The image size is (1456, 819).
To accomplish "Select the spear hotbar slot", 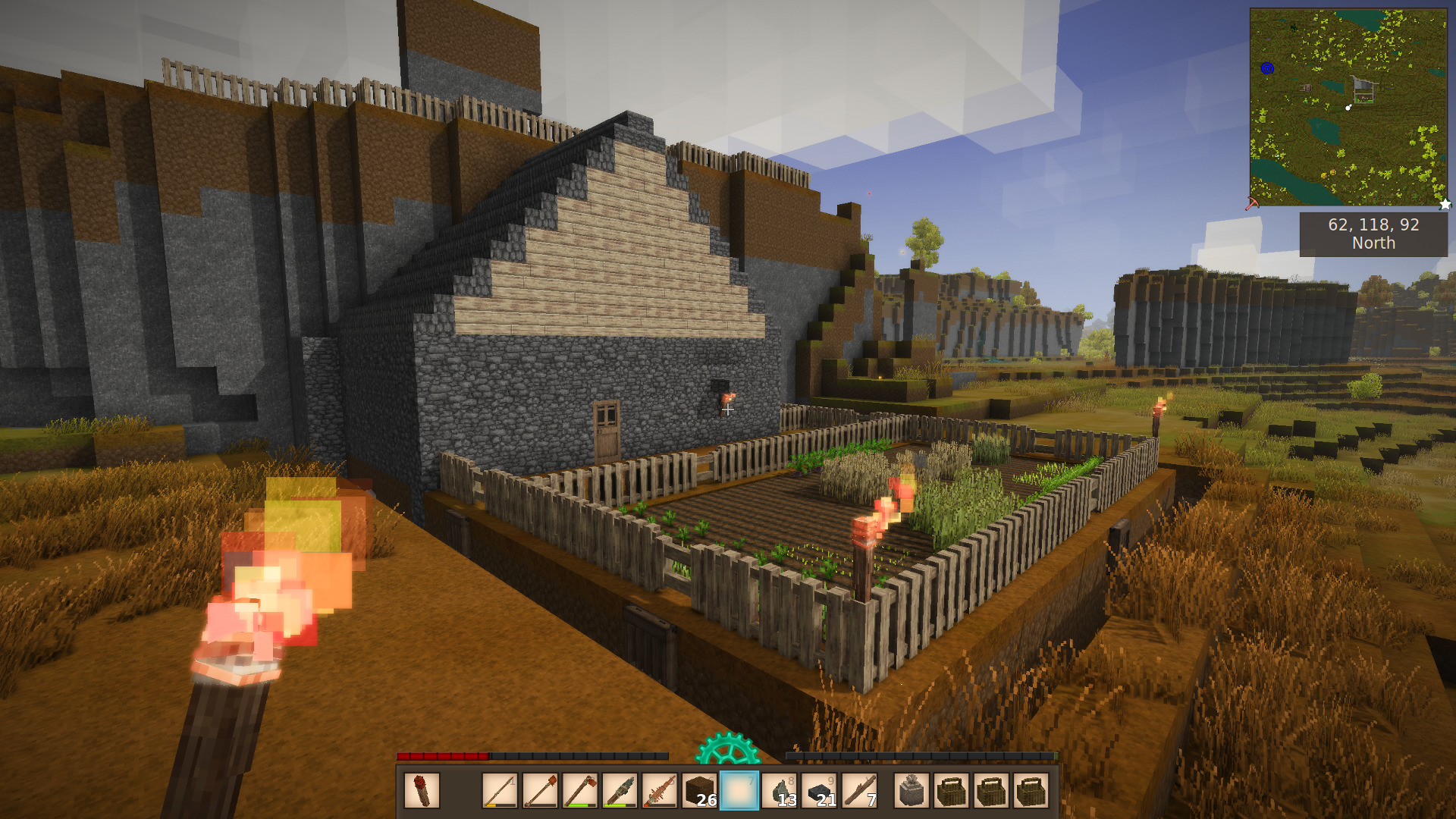I will [500, 791].
